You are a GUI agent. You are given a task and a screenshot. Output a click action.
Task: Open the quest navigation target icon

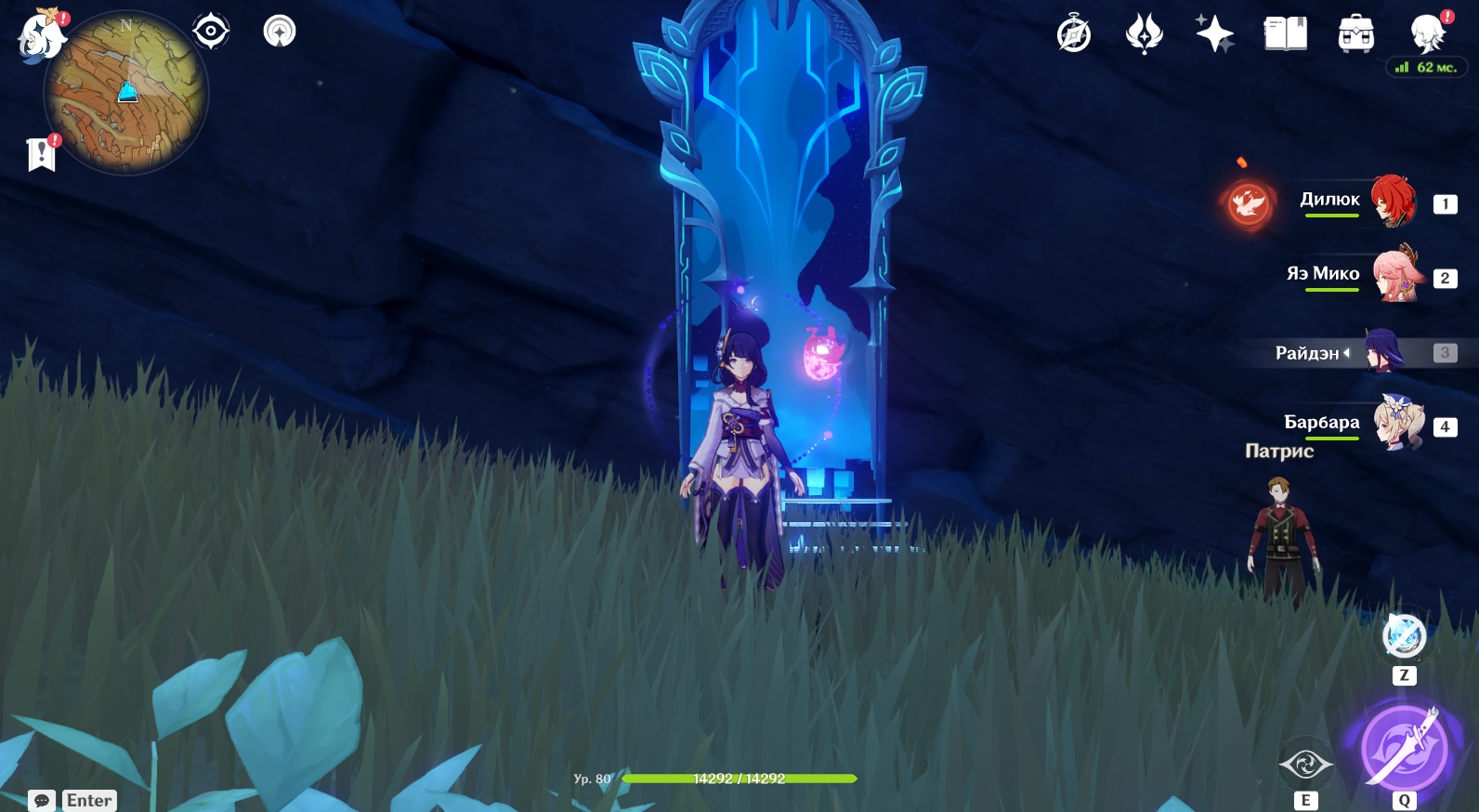pyautogui.click(x=211, y=32)
